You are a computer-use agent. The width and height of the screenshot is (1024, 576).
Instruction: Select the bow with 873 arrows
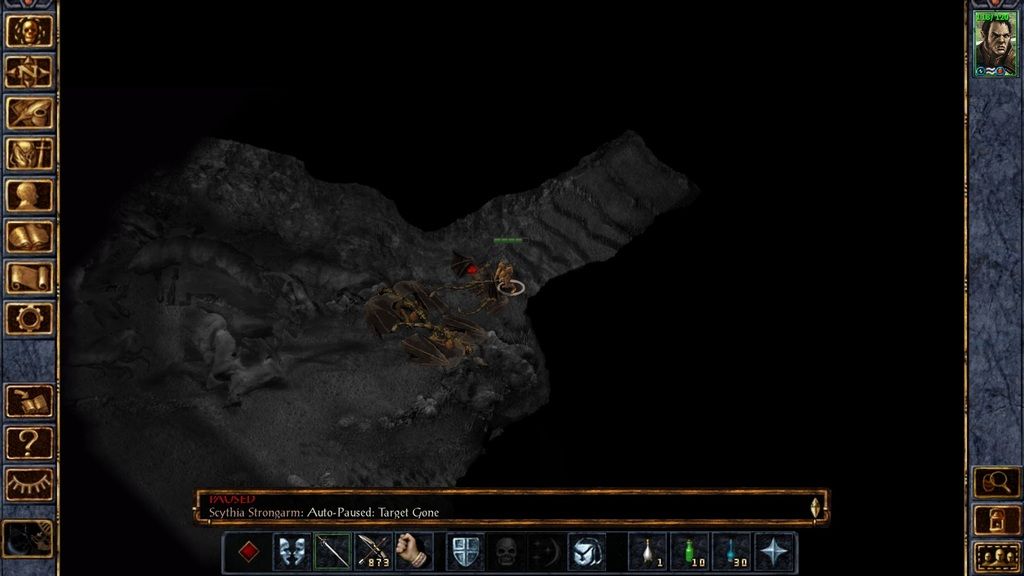374,552
